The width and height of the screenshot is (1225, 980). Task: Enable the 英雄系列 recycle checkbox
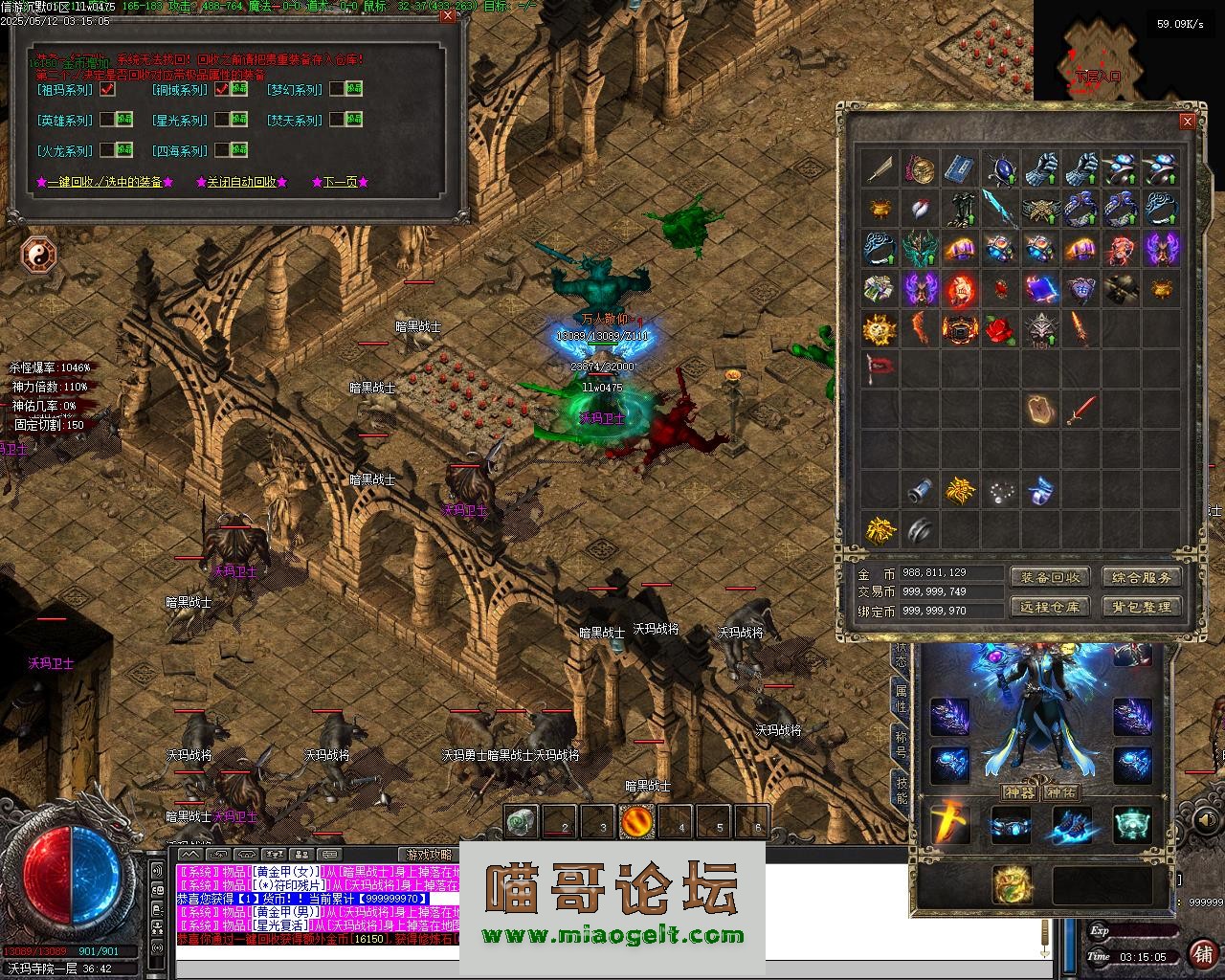coord(107,121)
